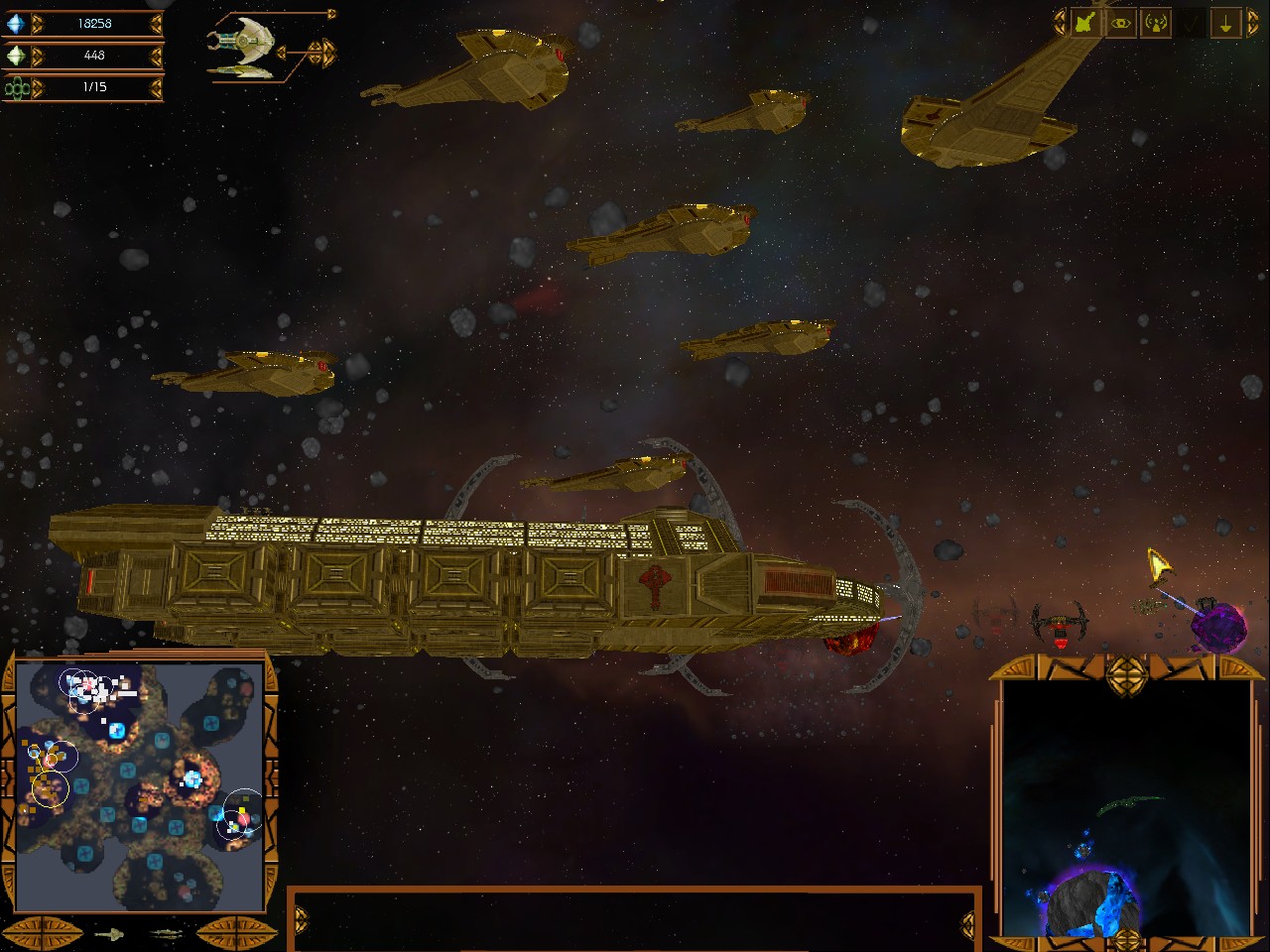The width and height of the screenshot is (1270, 952).
Task: Click the down arrow toolbar button
Action: pos(1226,23)
